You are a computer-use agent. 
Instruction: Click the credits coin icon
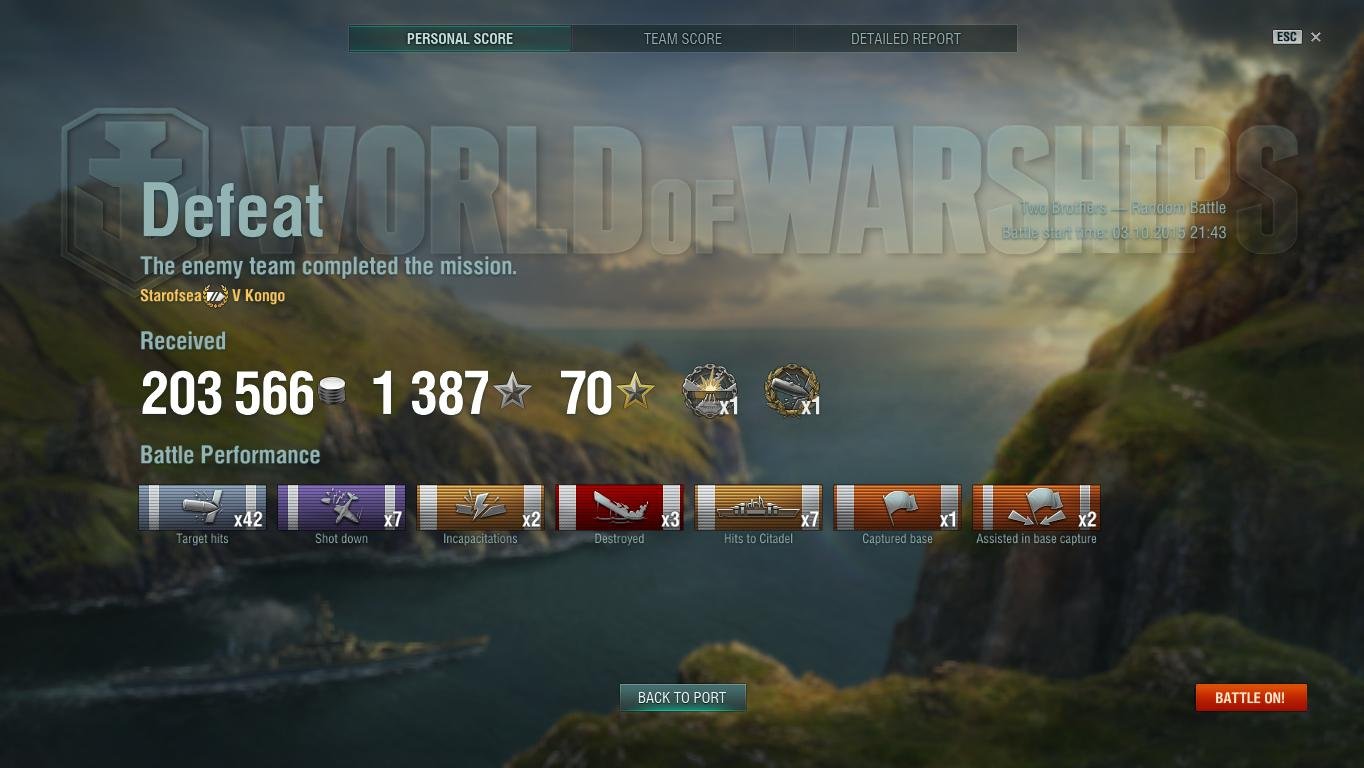click(x=333, y=392)
